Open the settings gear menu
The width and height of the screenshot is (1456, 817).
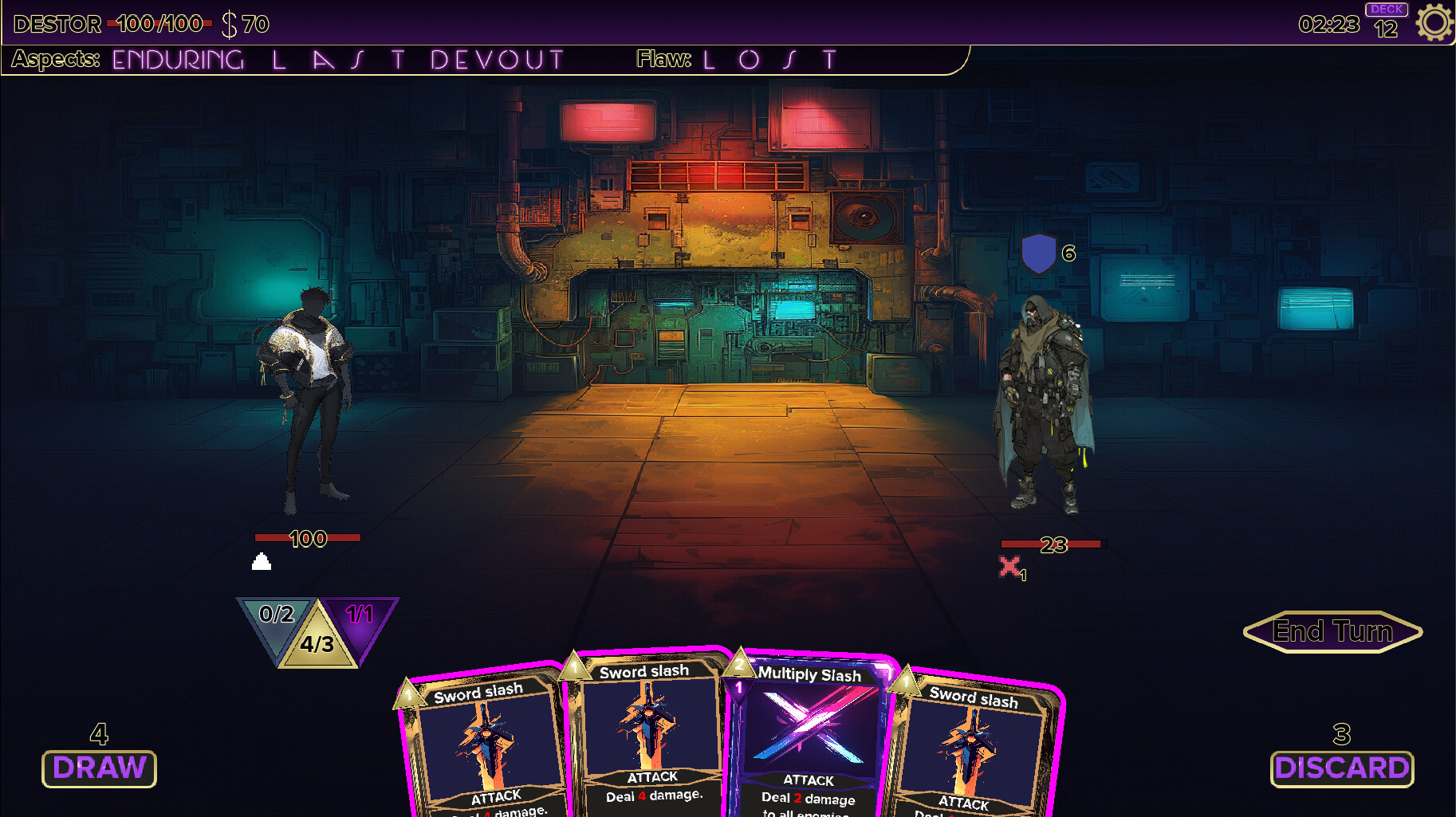[x=1433, y=22]
